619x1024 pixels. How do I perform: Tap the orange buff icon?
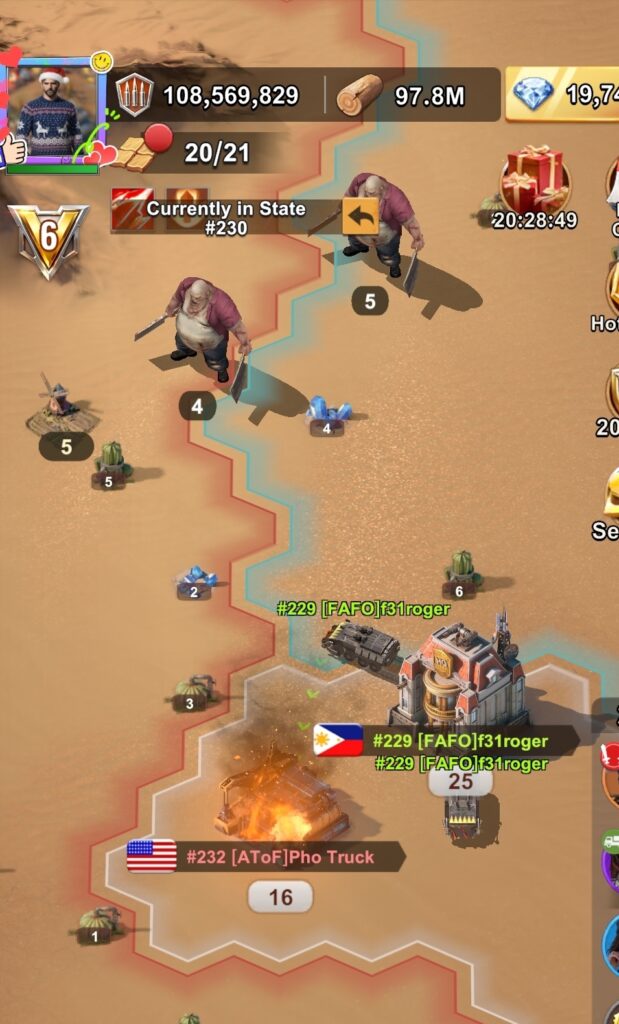pos(186,209)
